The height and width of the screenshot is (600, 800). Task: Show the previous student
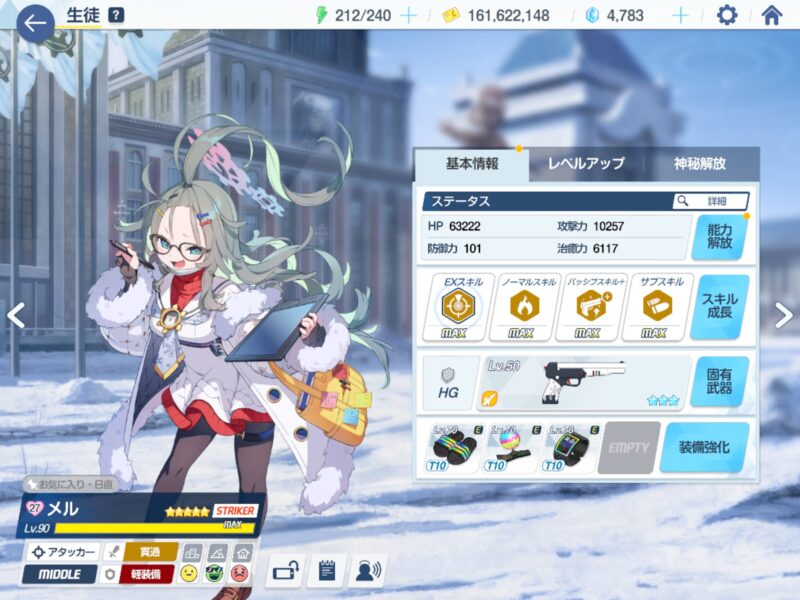(15, 315)
